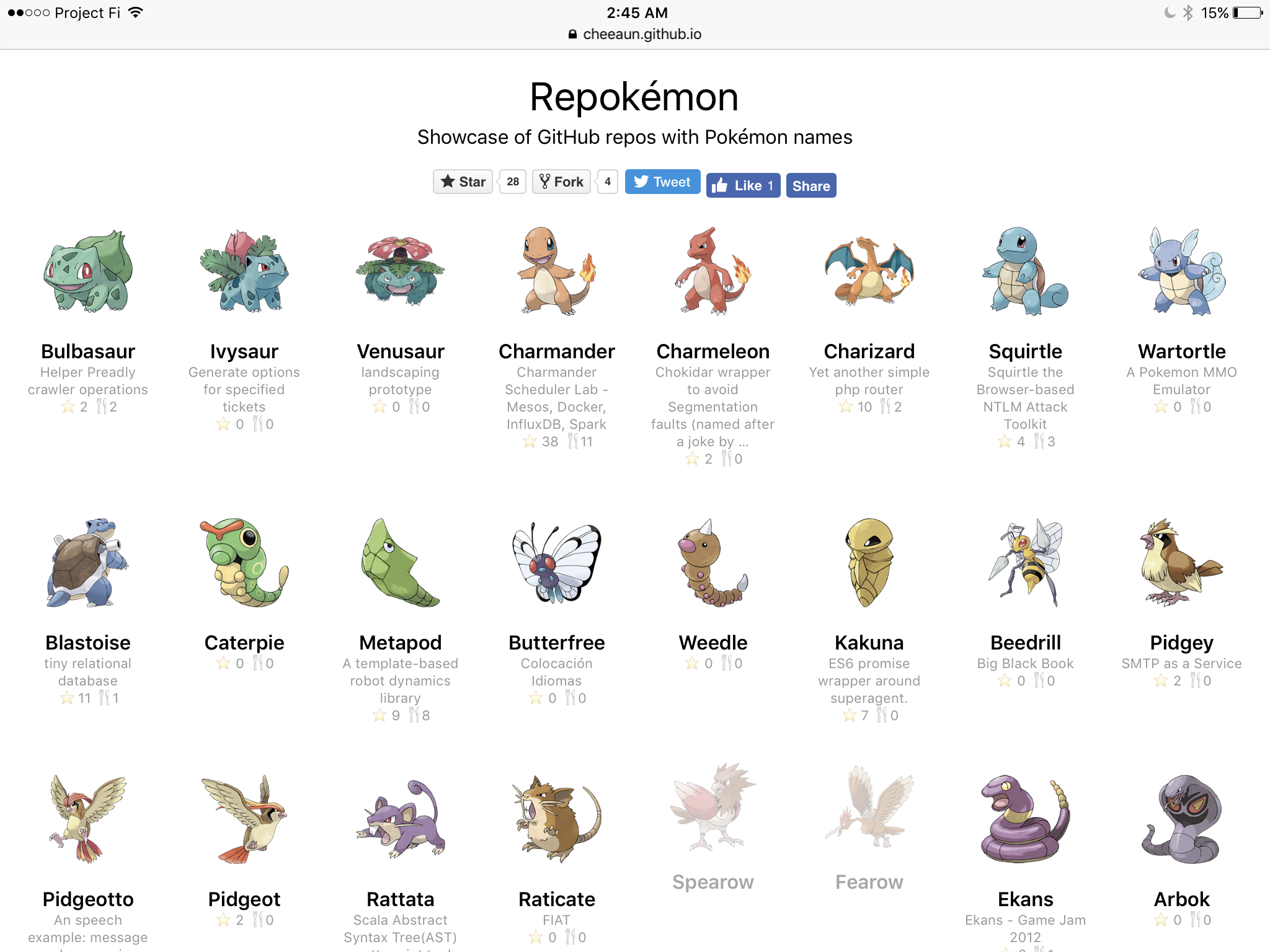Open the cheeaun.github.io address bar
This screenshot has width=1270, height=952.
pyautogui.click(x=635, y=34)
